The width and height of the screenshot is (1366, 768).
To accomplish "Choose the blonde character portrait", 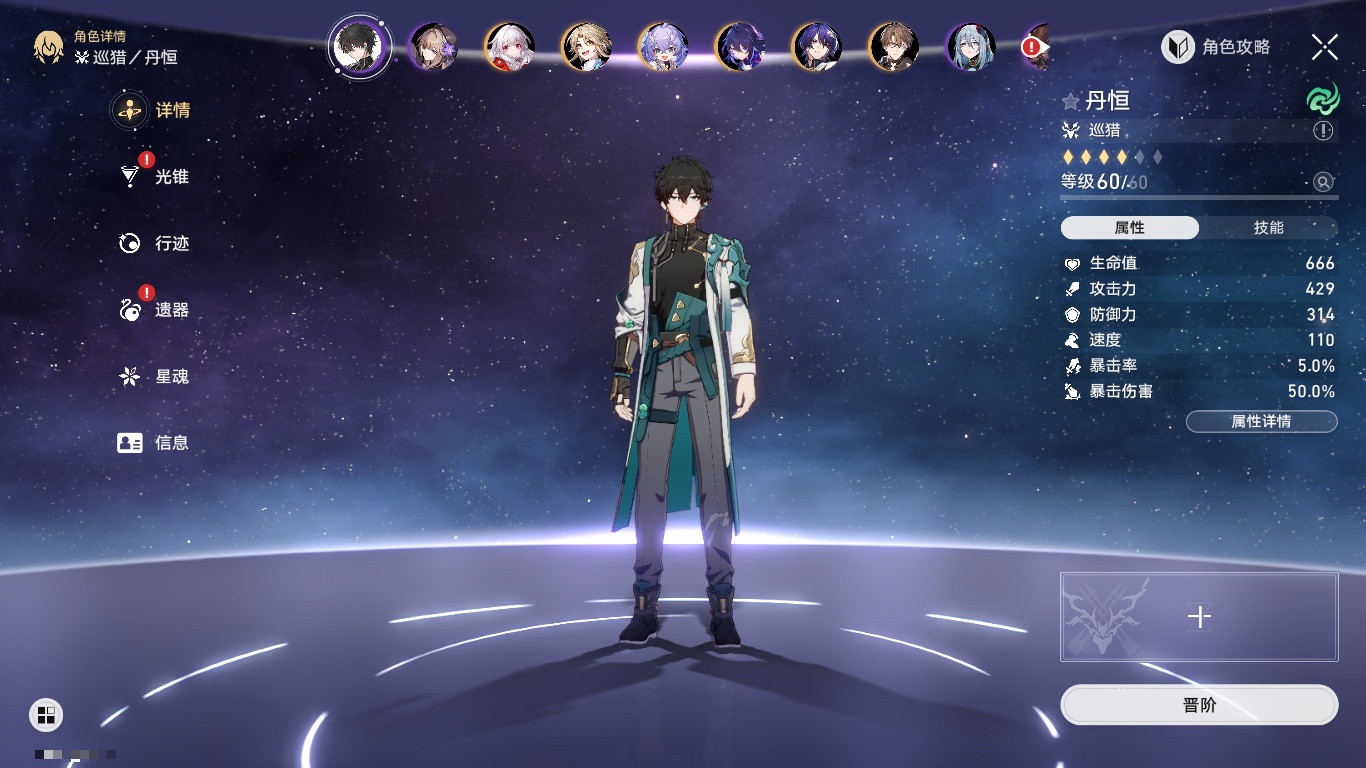I will [587, 47].
